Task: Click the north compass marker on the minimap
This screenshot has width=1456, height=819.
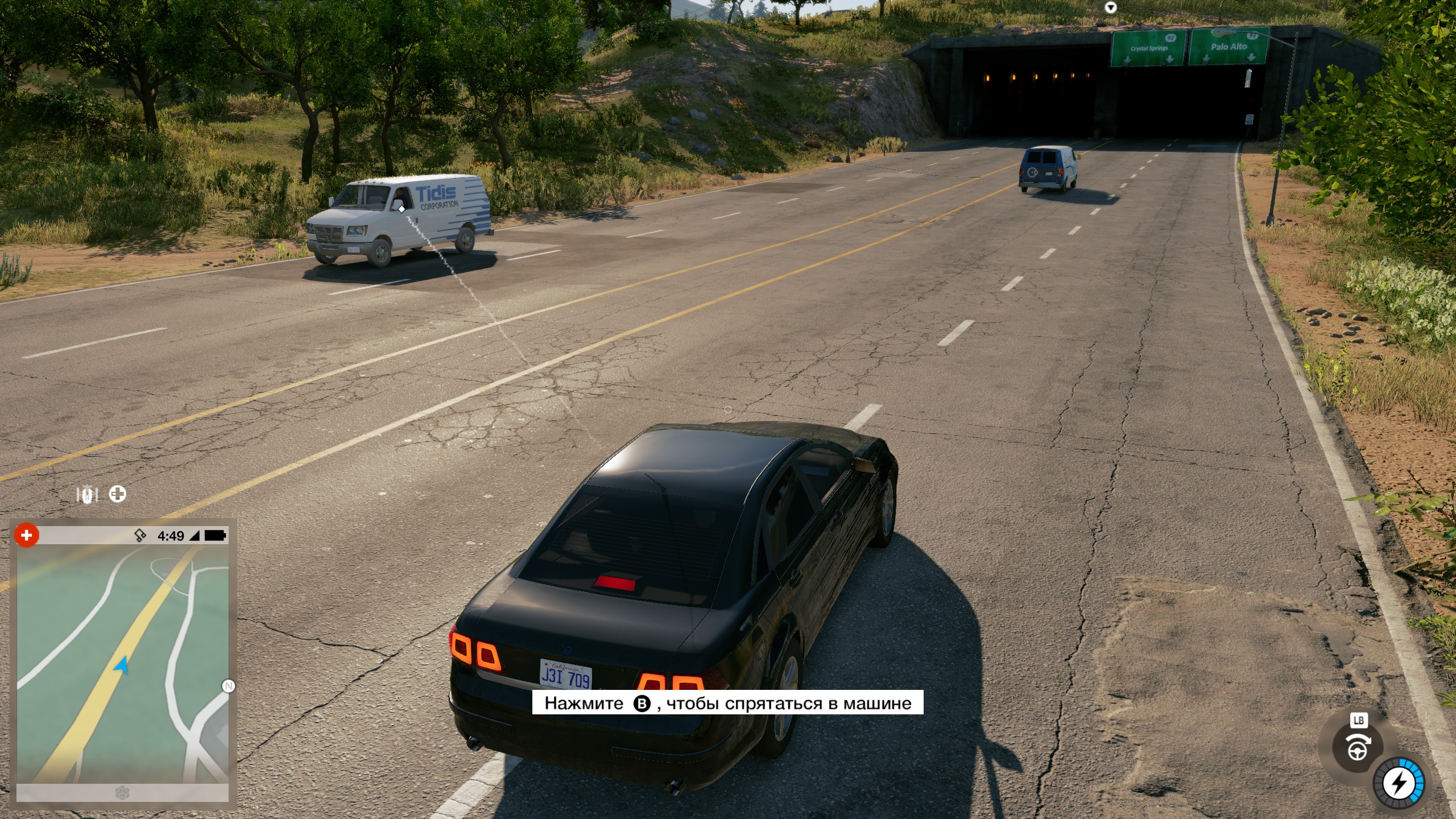Action: (x=228, y=686)
